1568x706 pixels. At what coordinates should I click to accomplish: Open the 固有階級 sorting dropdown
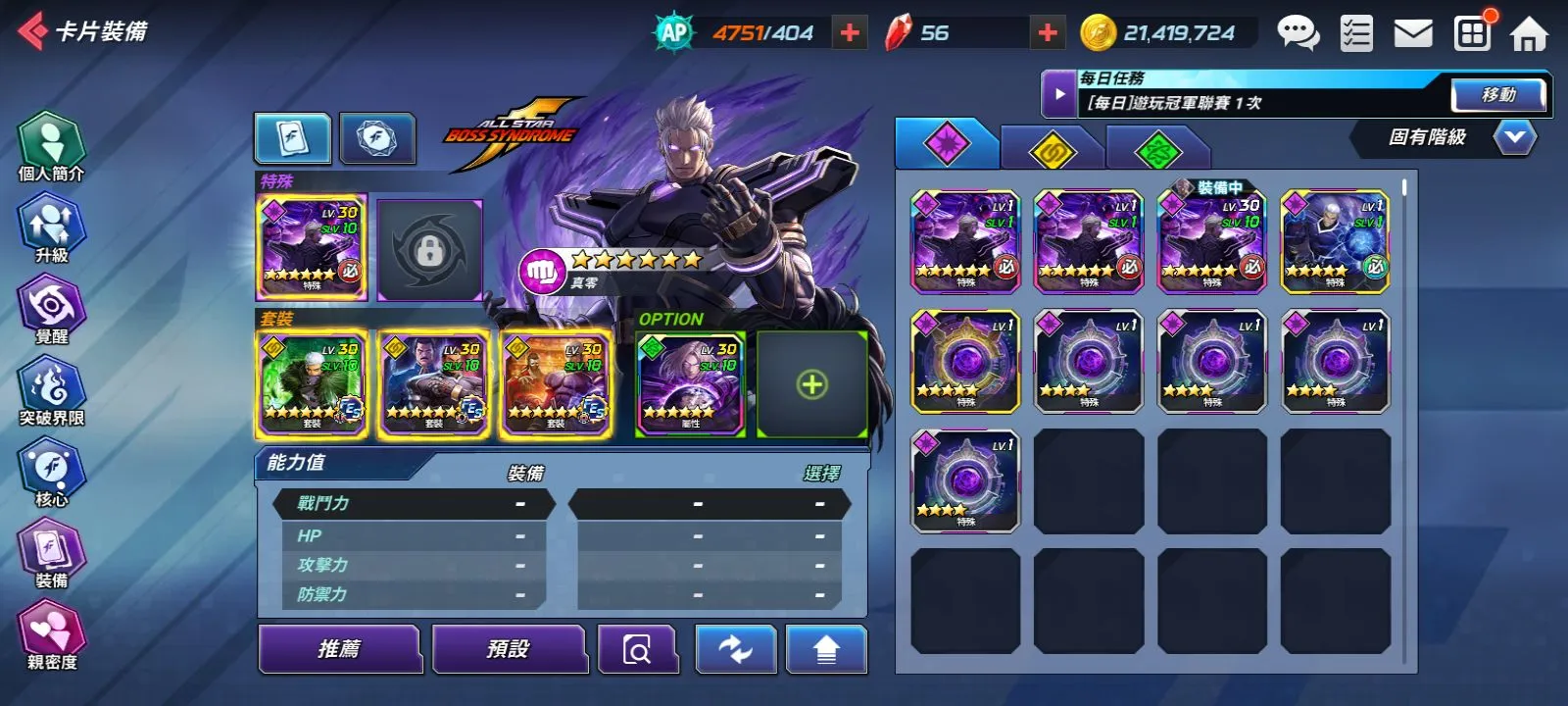click(1514, 137)
